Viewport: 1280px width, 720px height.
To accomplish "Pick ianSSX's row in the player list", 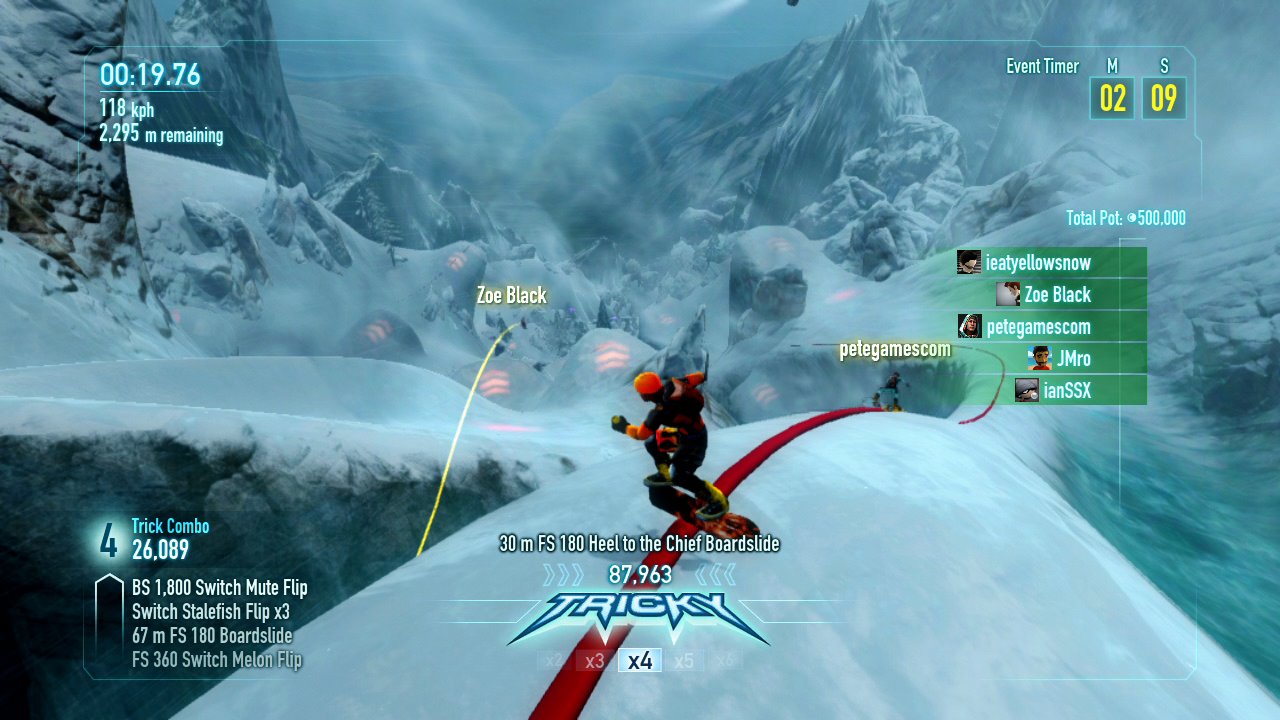I will point(1066,391).
